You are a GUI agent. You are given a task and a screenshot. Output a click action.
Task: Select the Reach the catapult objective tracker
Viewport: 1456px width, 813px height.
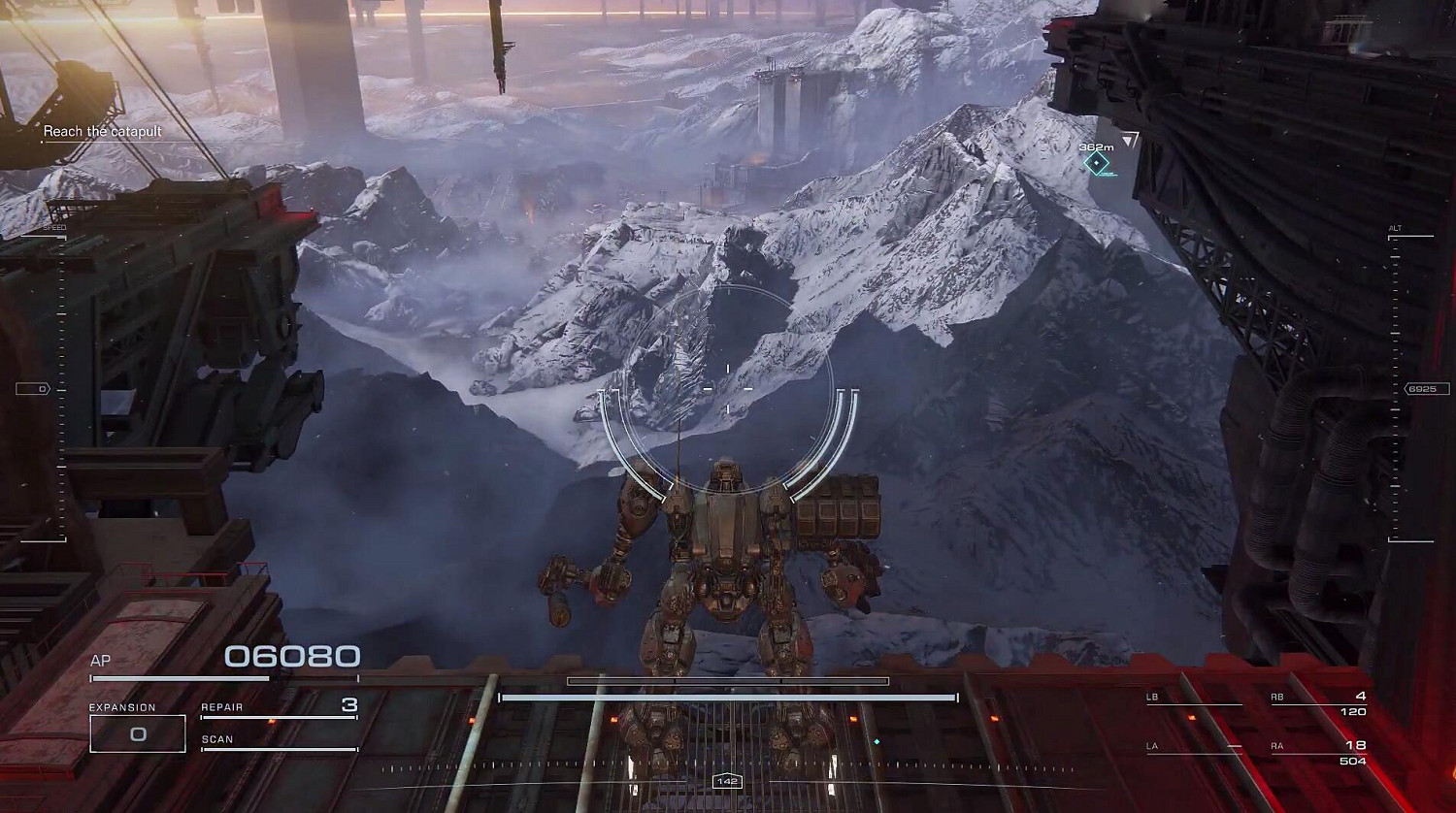103,132
